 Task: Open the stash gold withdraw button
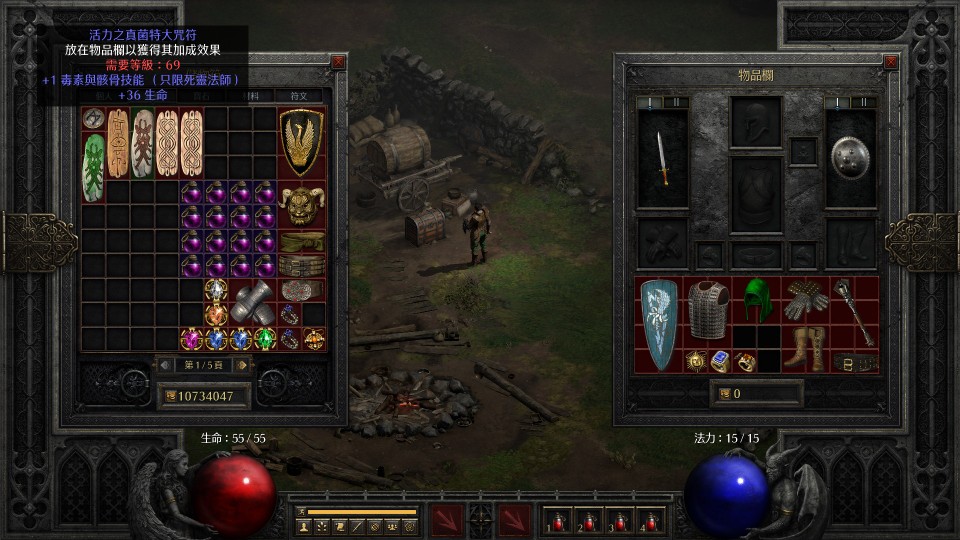tap(170, 396)
